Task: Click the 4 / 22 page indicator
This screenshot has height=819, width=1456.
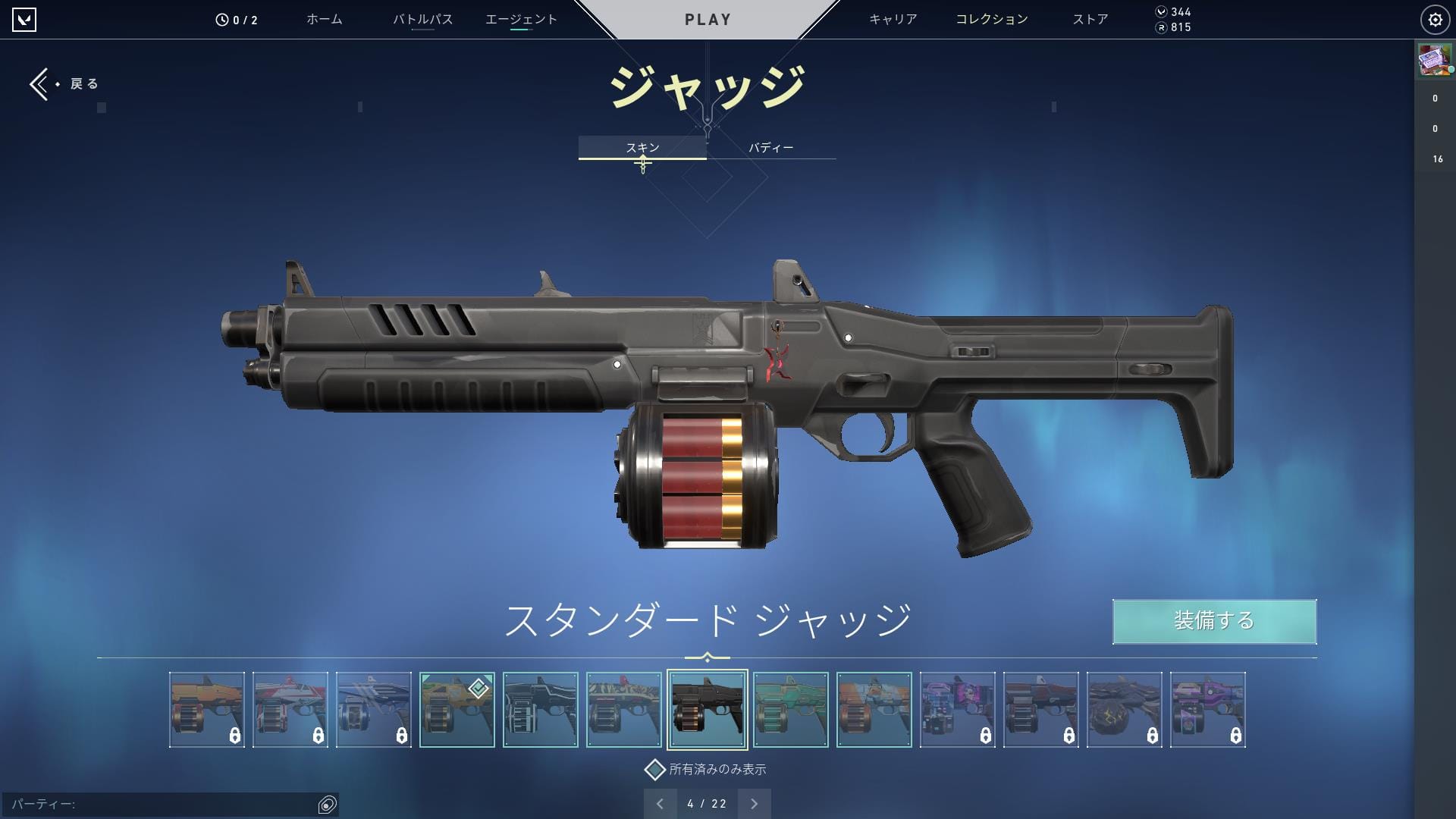Action: pyautogui.click(x=707, y=803)
